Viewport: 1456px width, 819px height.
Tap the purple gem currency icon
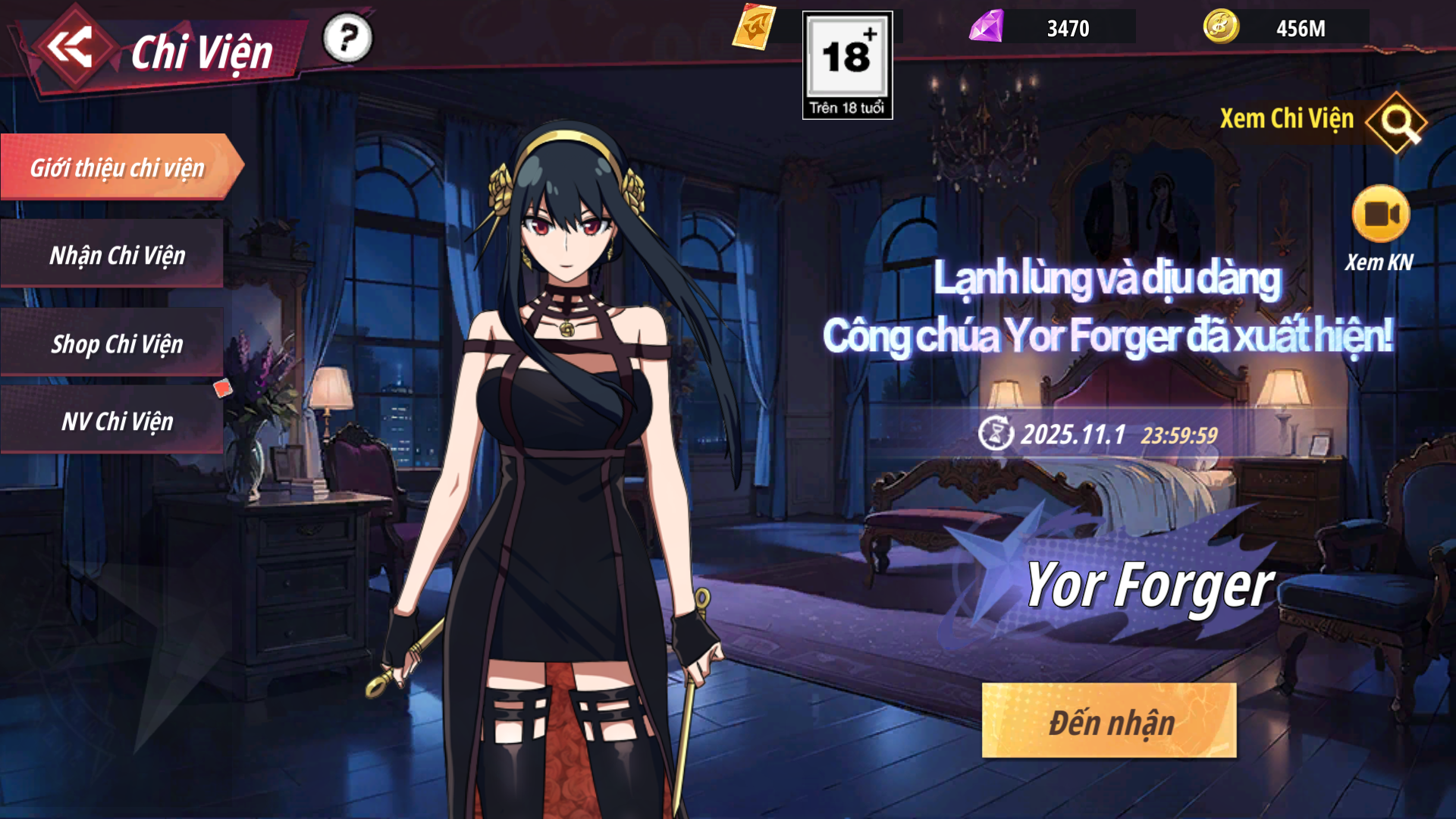pyautogui.click(x=986, y=27)
